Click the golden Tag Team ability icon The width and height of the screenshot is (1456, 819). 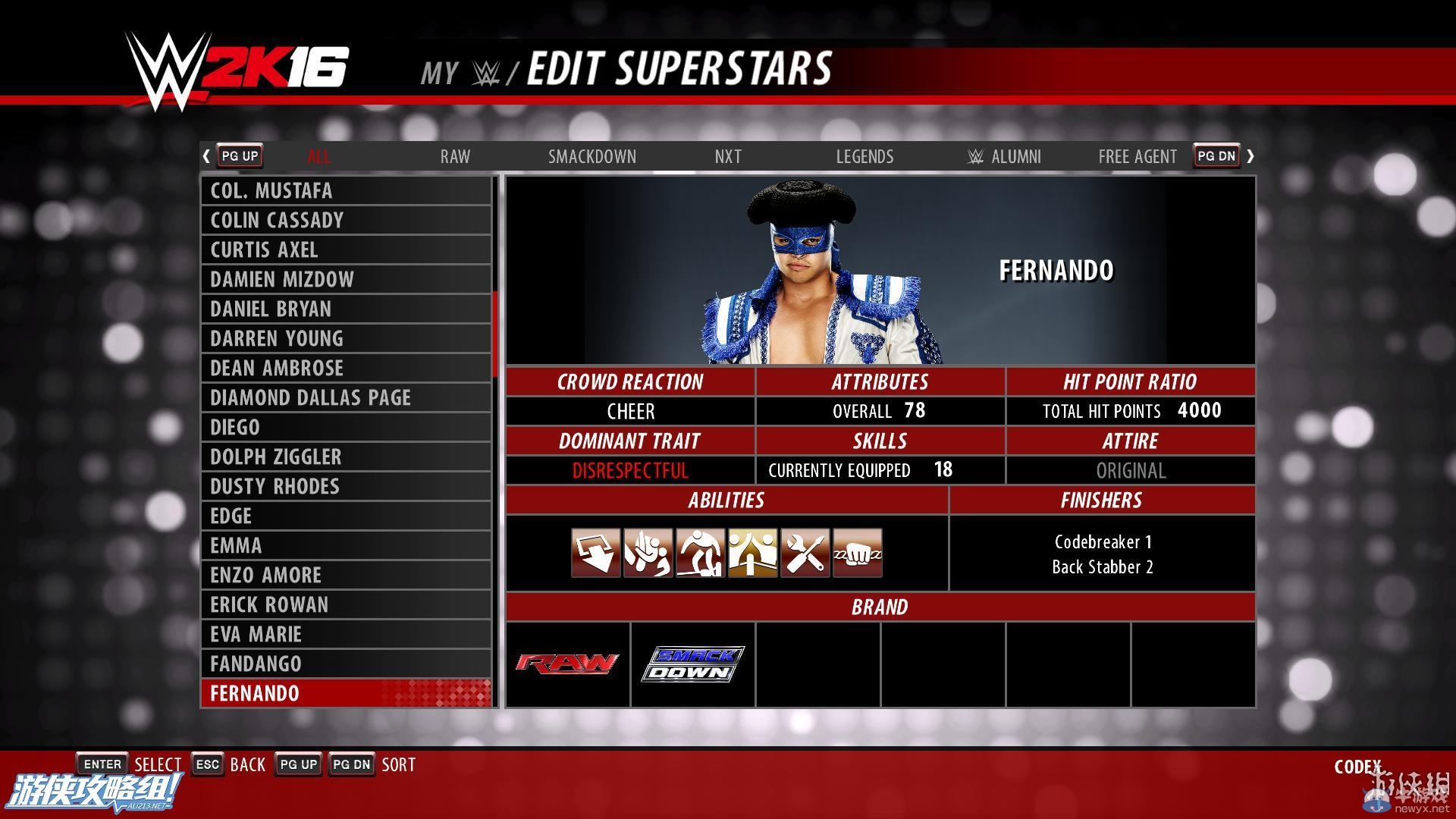click(x=752, y=554)
